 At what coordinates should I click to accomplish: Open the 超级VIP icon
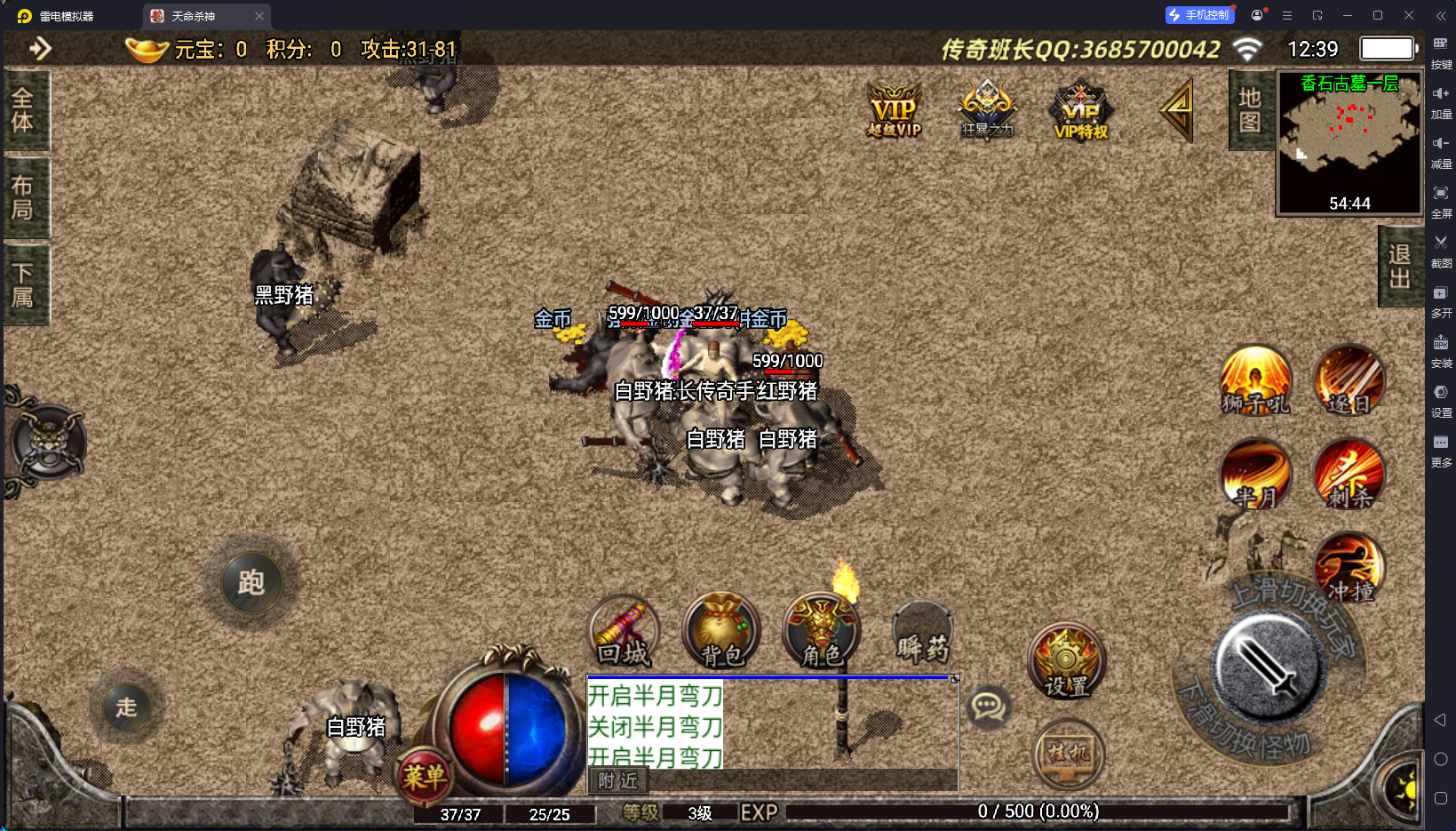[894, 111]
